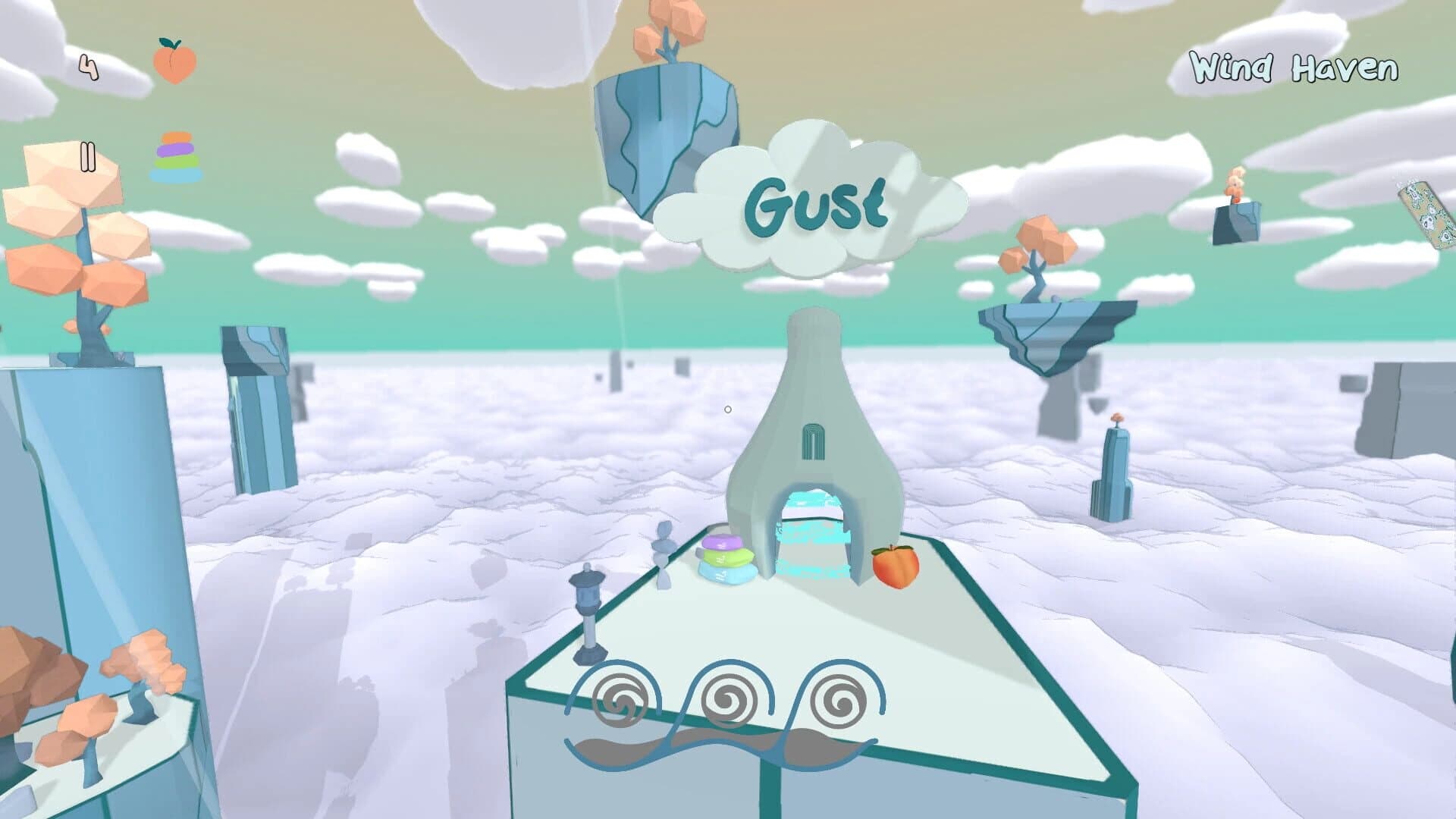
Task: Click the number 4 peach count
Action: pyautogui.click(x=87, y=67)
